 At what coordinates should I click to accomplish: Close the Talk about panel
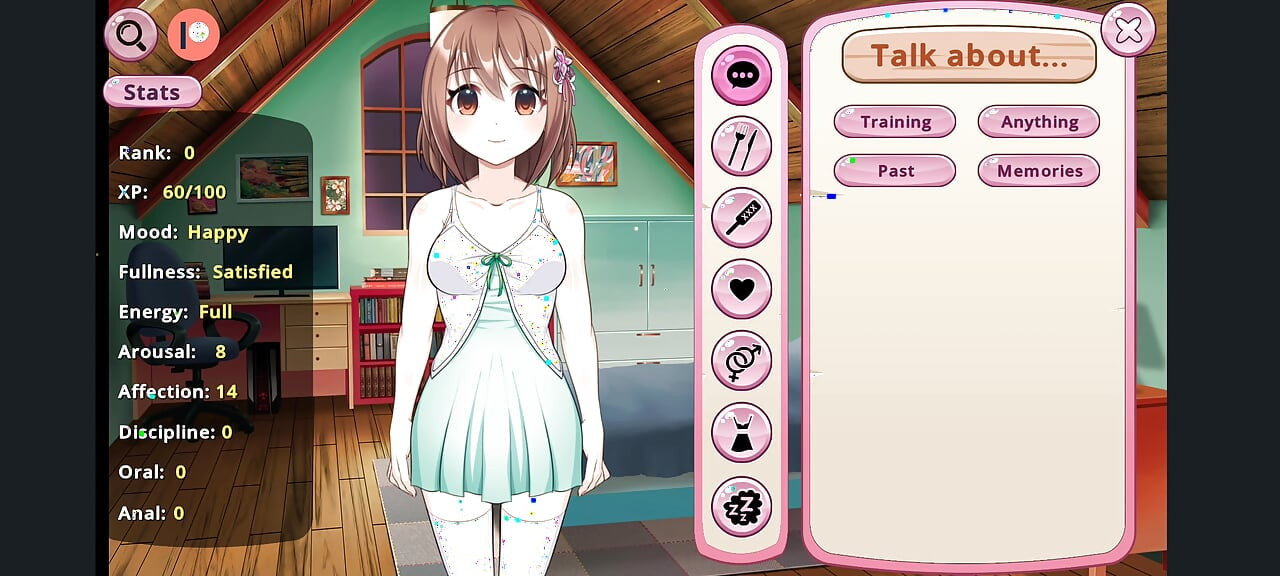click(1128, 31)
